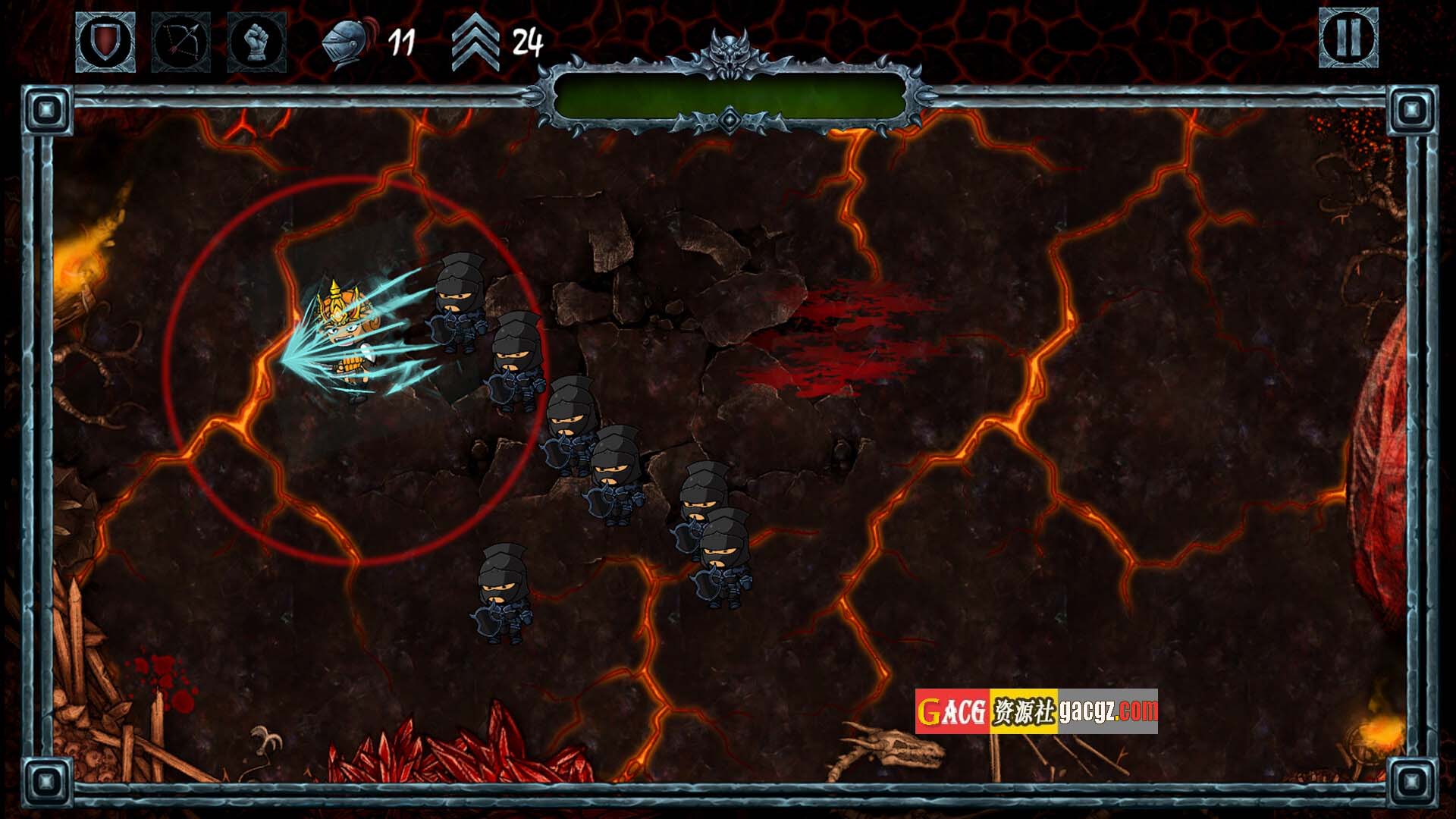1456x819 pixels.
Task: Pause the game
Action: tap(1348, 38)
